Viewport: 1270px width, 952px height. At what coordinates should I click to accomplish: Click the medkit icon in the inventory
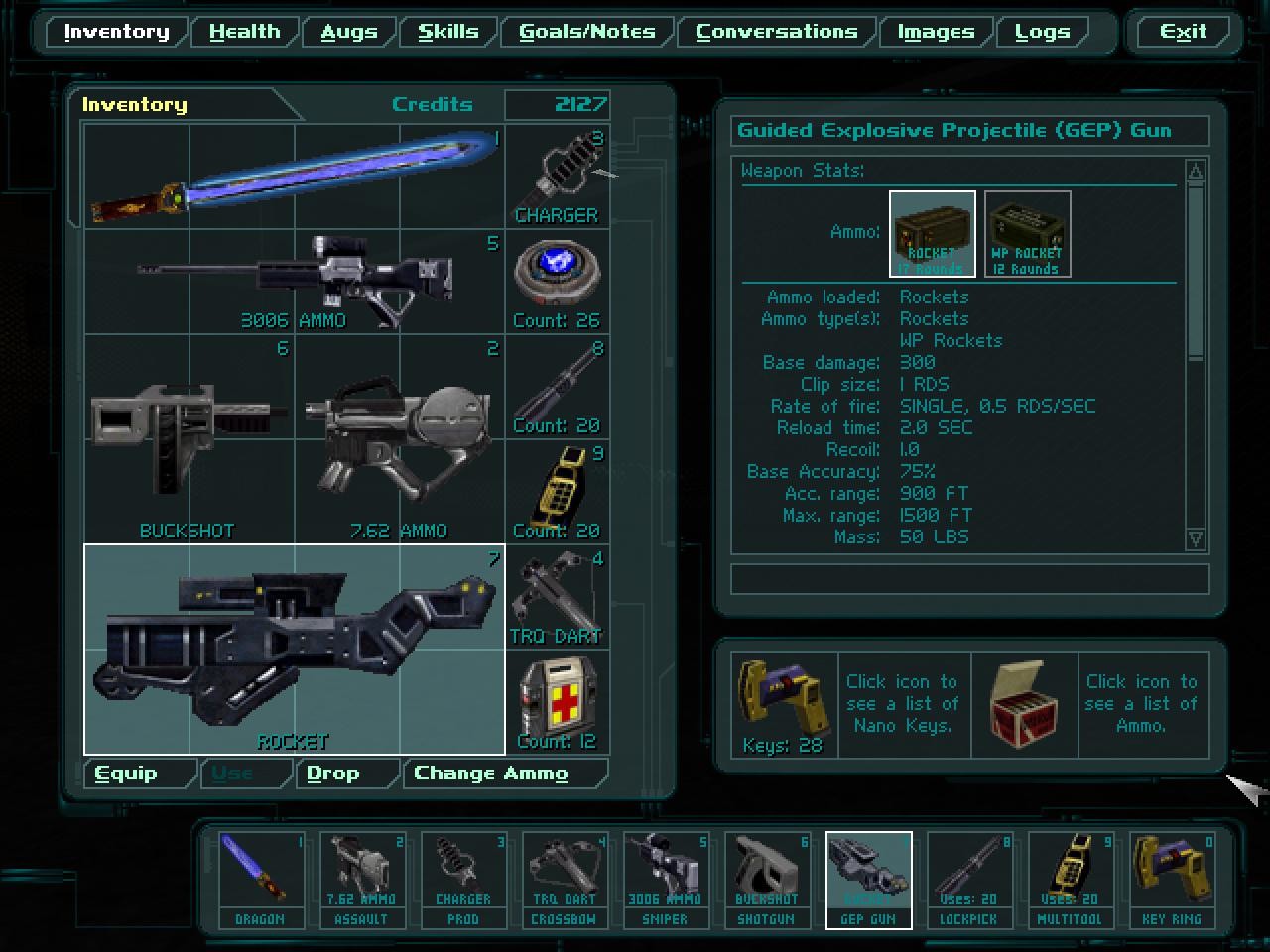[558, 697]
